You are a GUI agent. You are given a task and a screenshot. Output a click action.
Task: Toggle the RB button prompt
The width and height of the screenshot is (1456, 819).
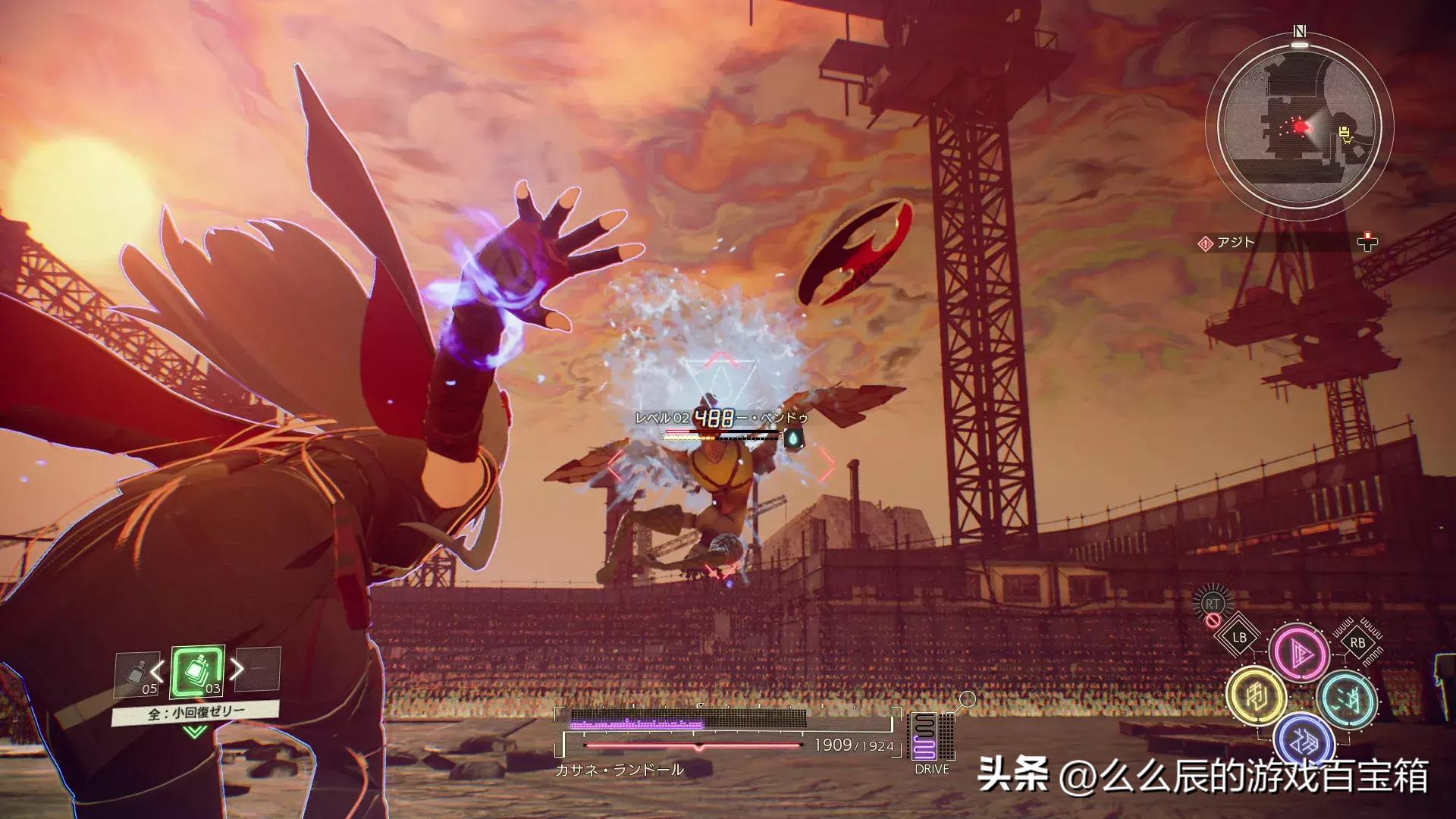pos(1357,643)
